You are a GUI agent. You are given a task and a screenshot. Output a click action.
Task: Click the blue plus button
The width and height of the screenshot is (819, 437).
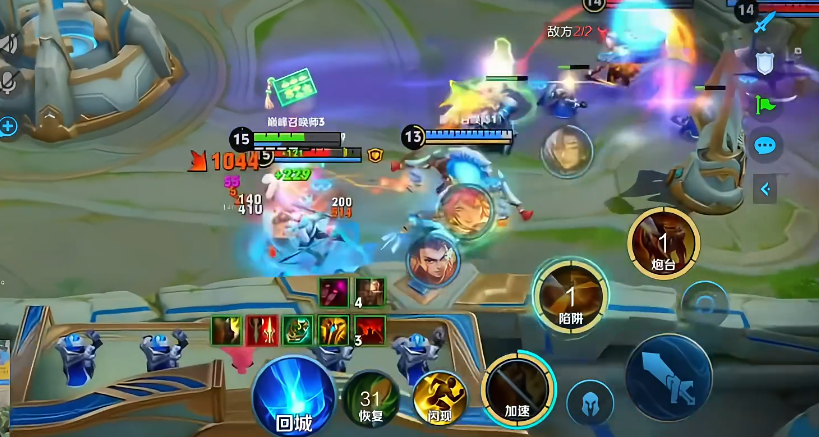pyautogui.click(x=9, y=126)
